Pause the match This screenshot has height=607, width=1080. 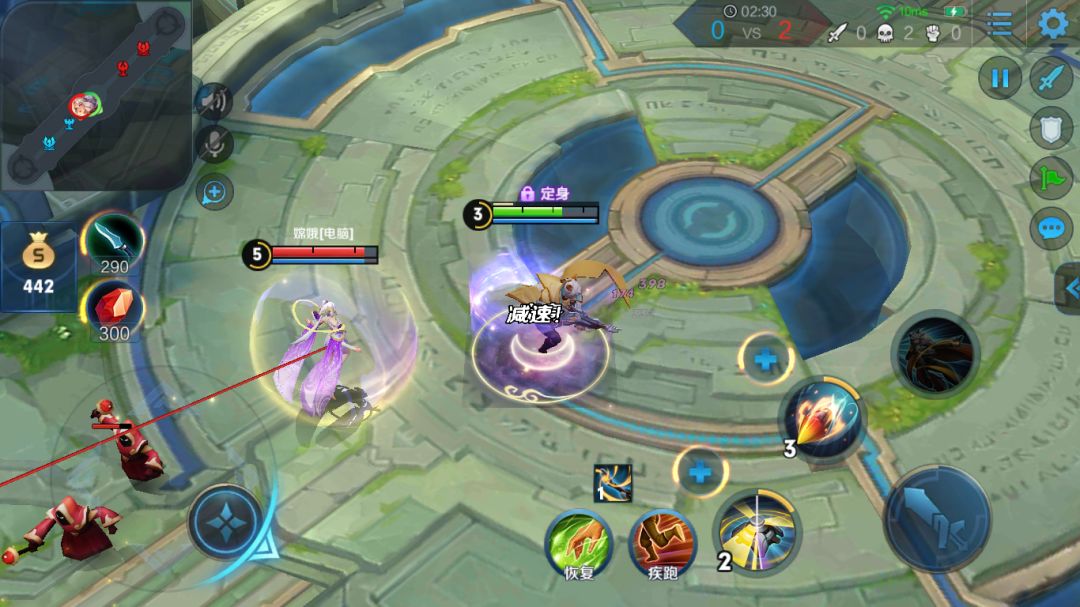999,77
